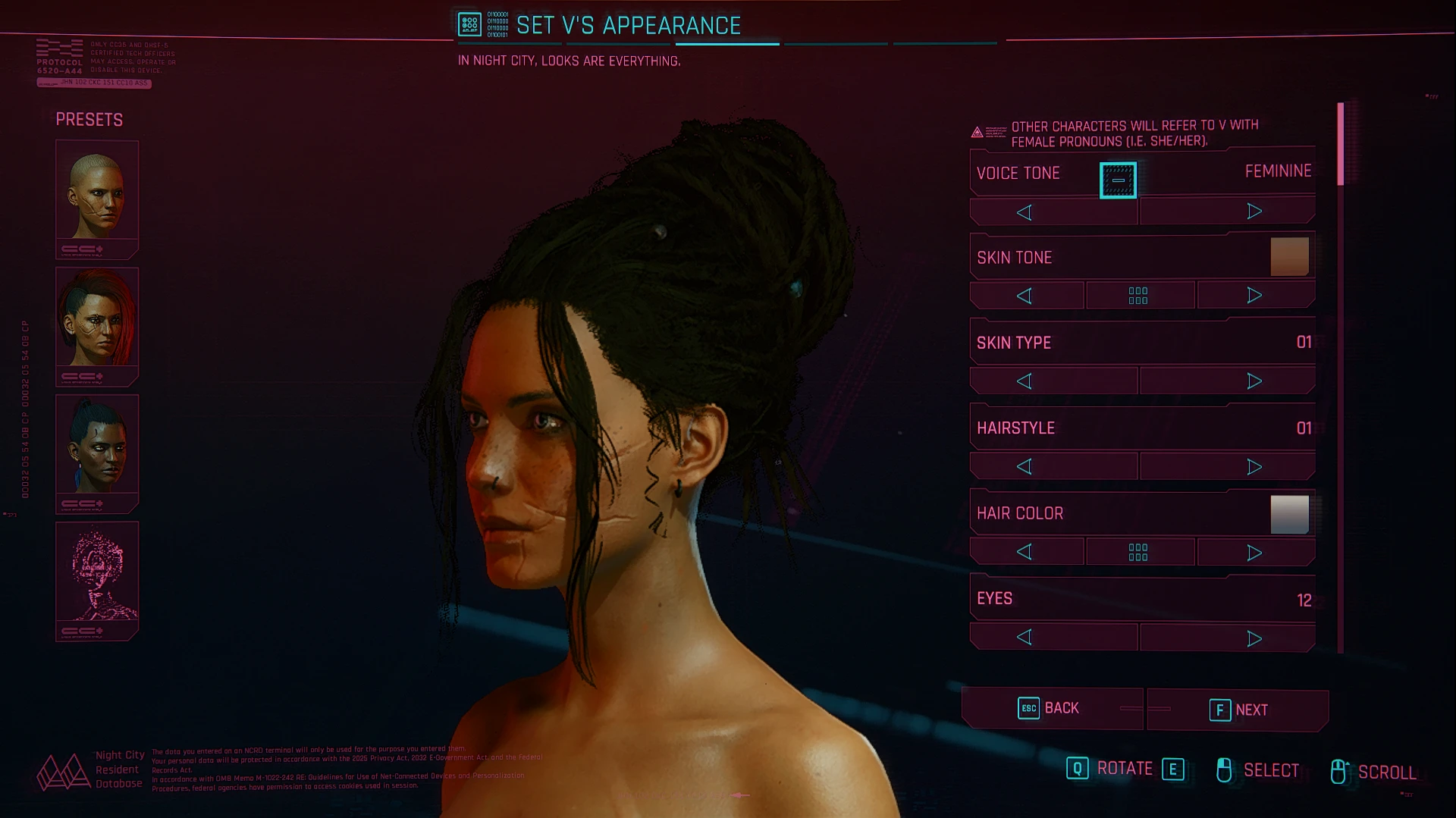Click the appearance options scrollbar
Image resolution: width=1456 pixels, height=818 pixels.
[1340, 144]
